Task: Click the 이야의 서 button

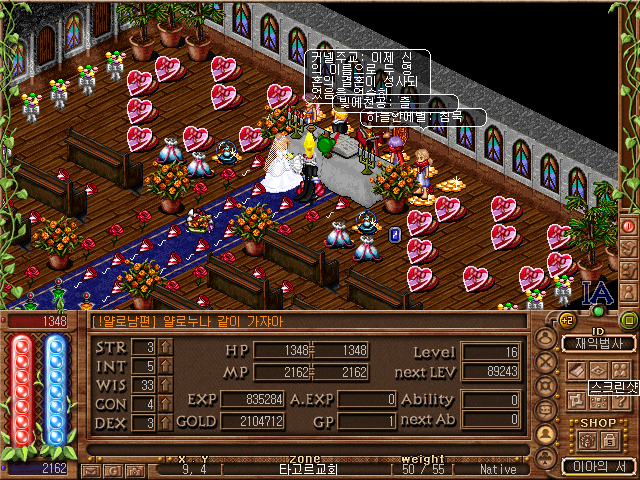Action: click(592, 465)
